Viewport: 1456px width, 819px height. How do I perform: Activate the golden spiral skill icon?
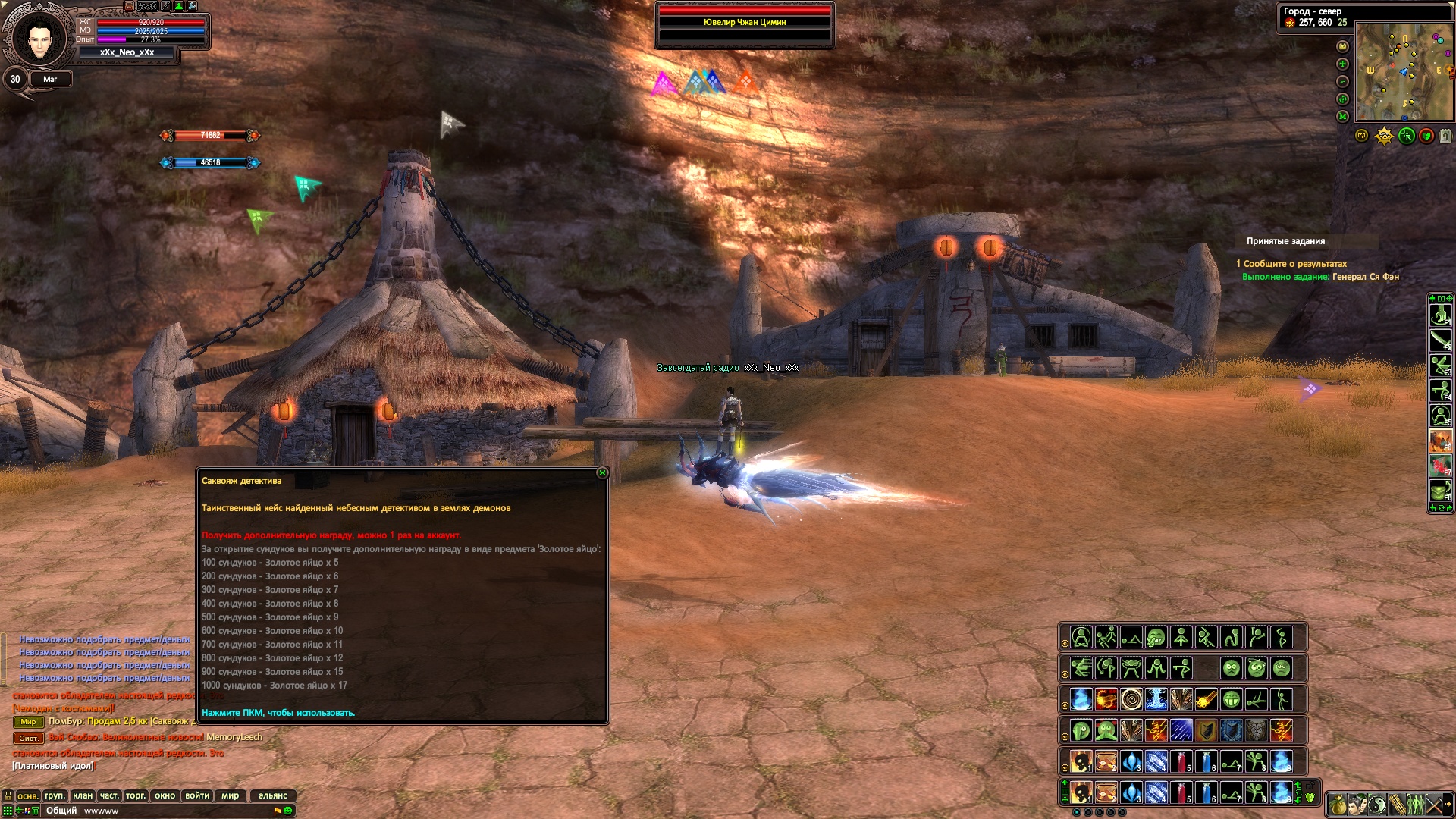(1131, 699)
